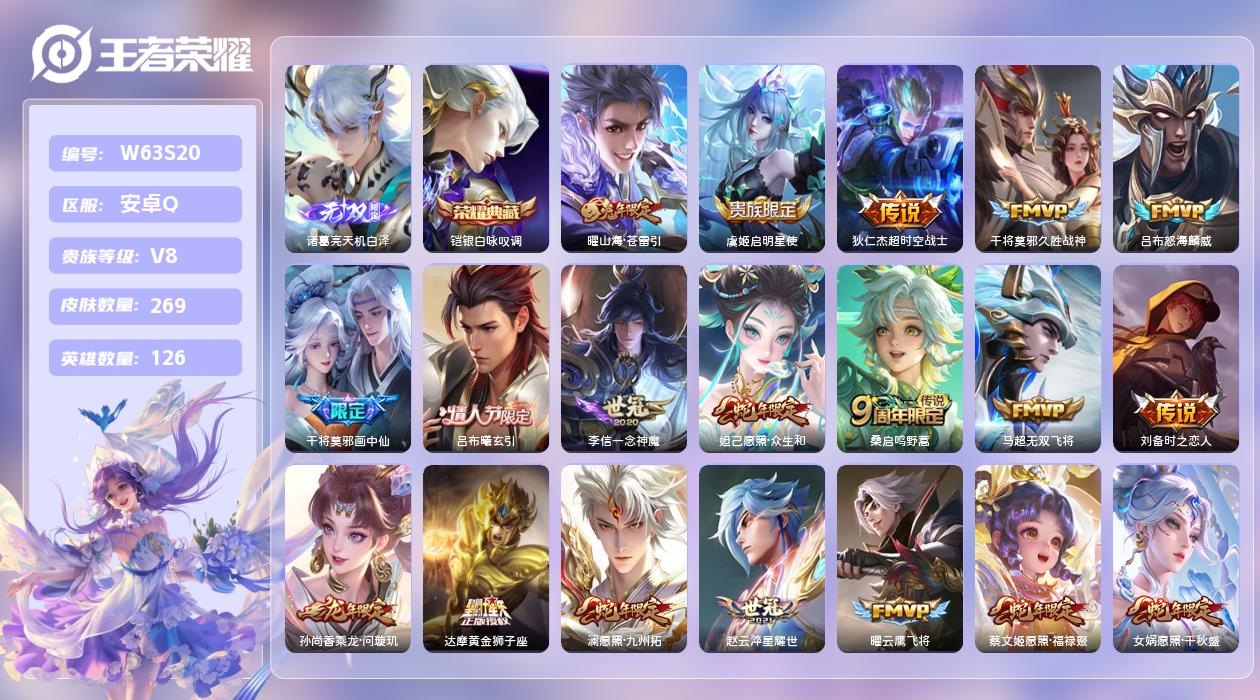Click the 虞姬启明星使 skin card

point(762,158)
